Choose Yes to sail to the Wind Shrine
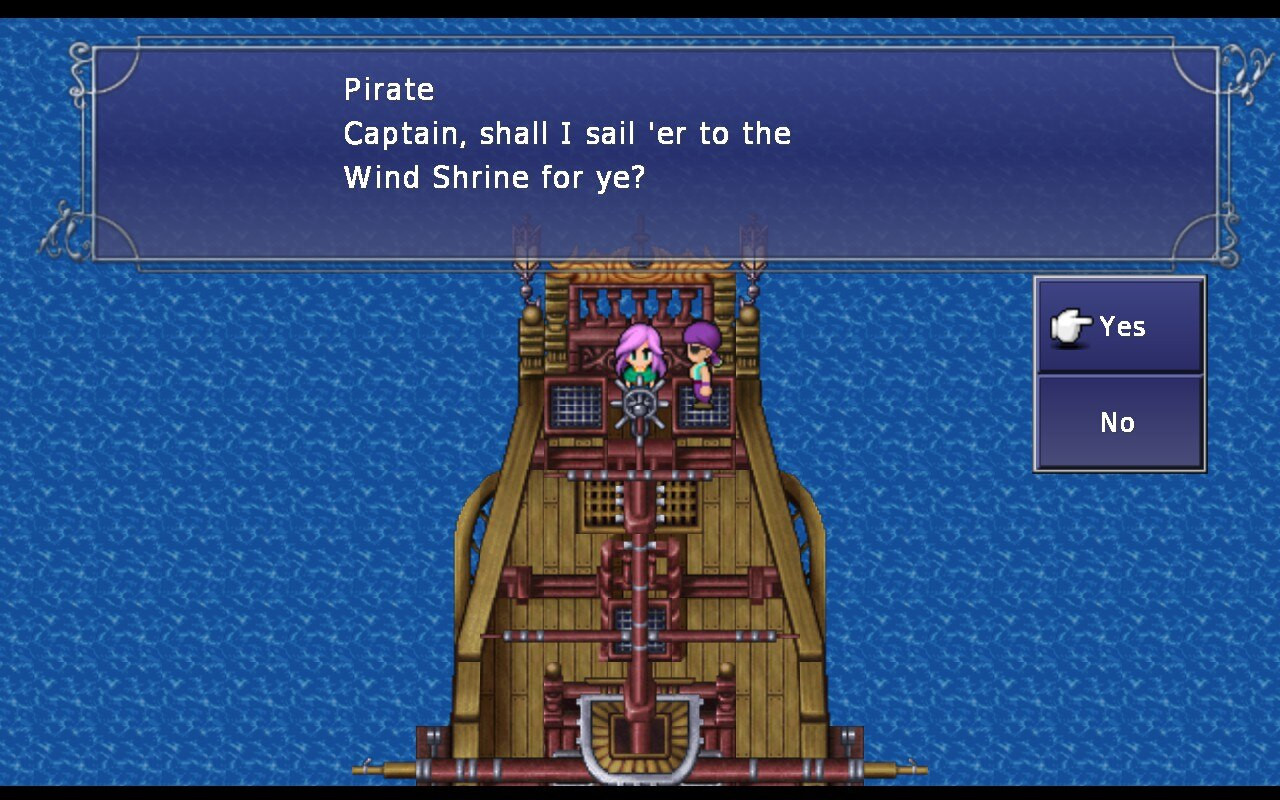Viewport: 1280px width, 800px height. pos(1122,325)
